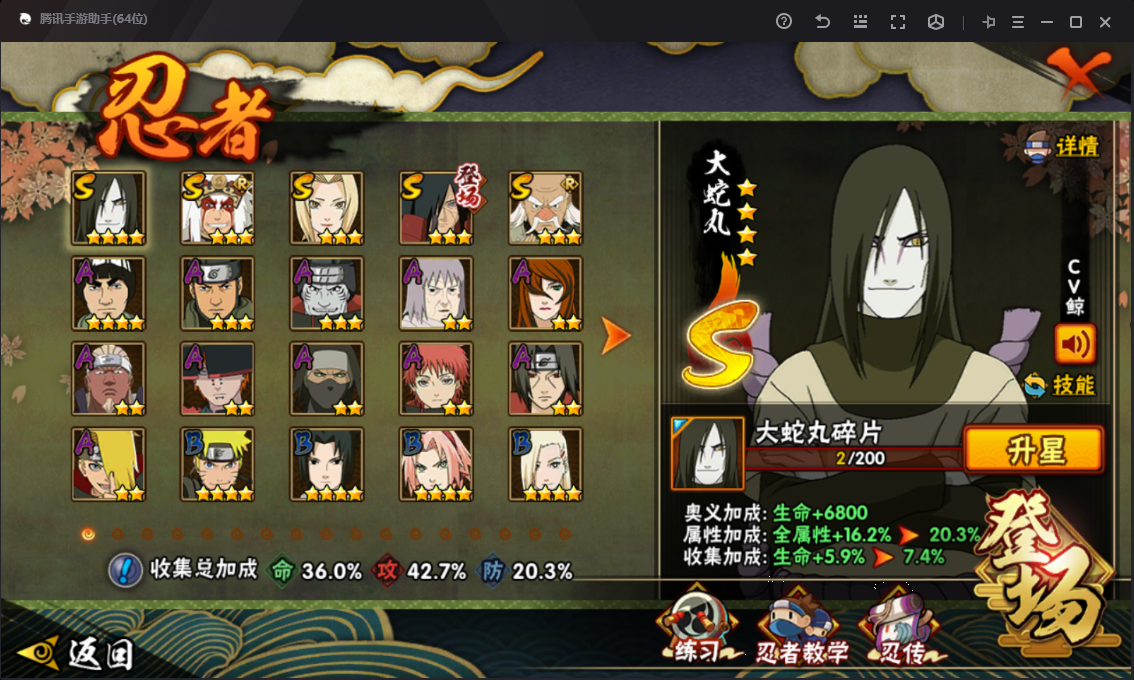Screen dimensions: 1134x680
Task: Maximize the emulator window
Action: [1076, 22]
